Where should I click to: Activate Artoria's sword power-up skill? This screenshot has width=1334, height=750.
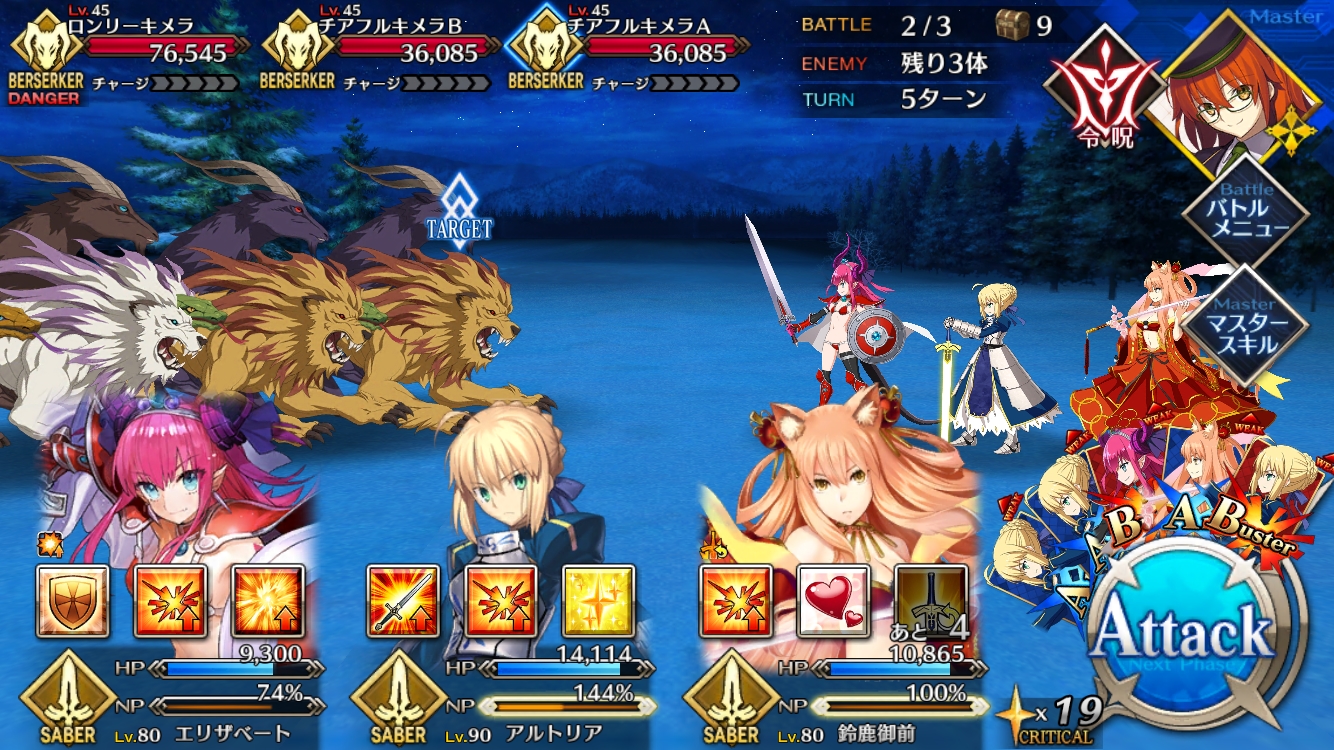403,602
